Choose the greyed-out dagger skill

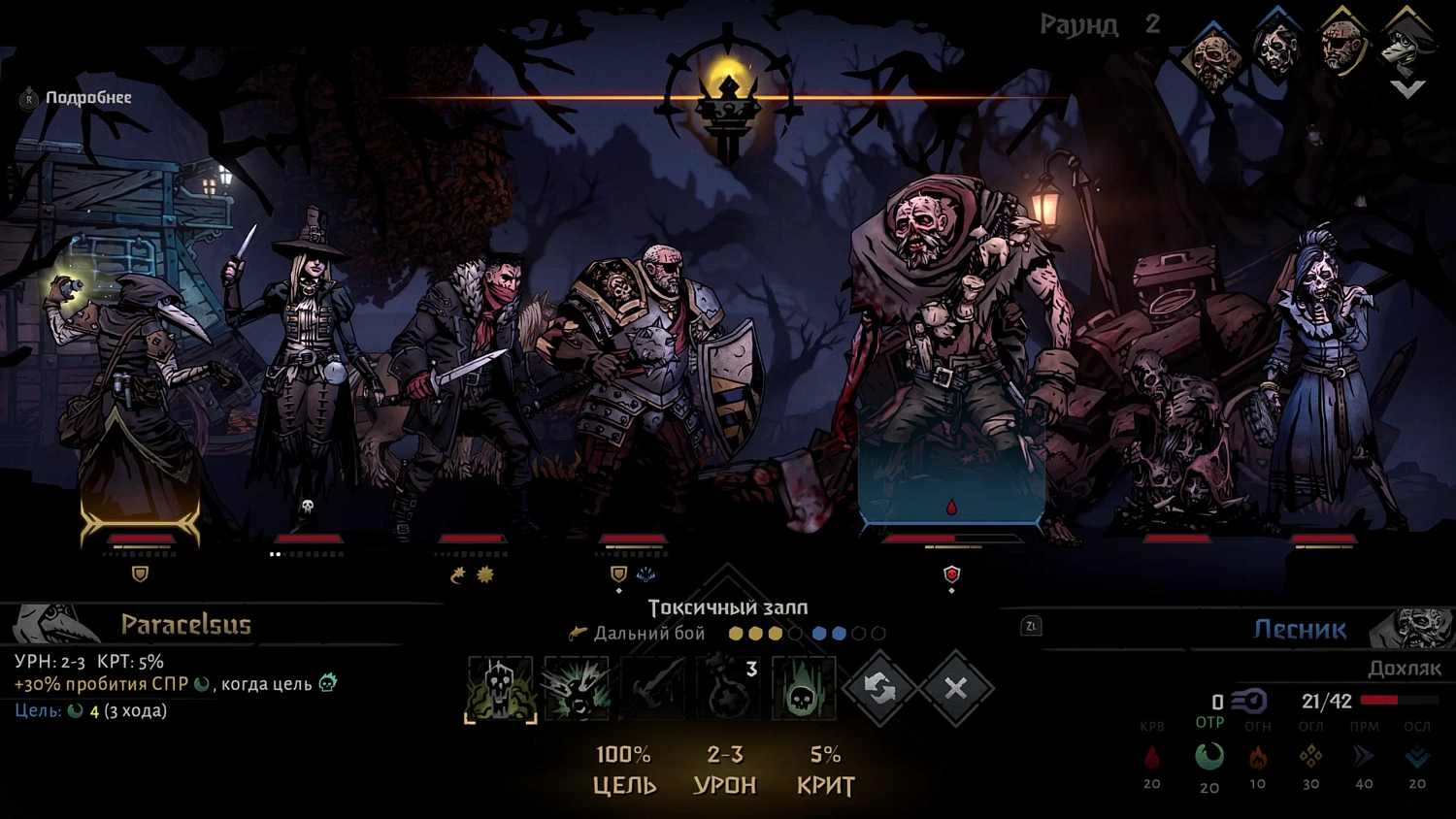[x=652, y=687]
